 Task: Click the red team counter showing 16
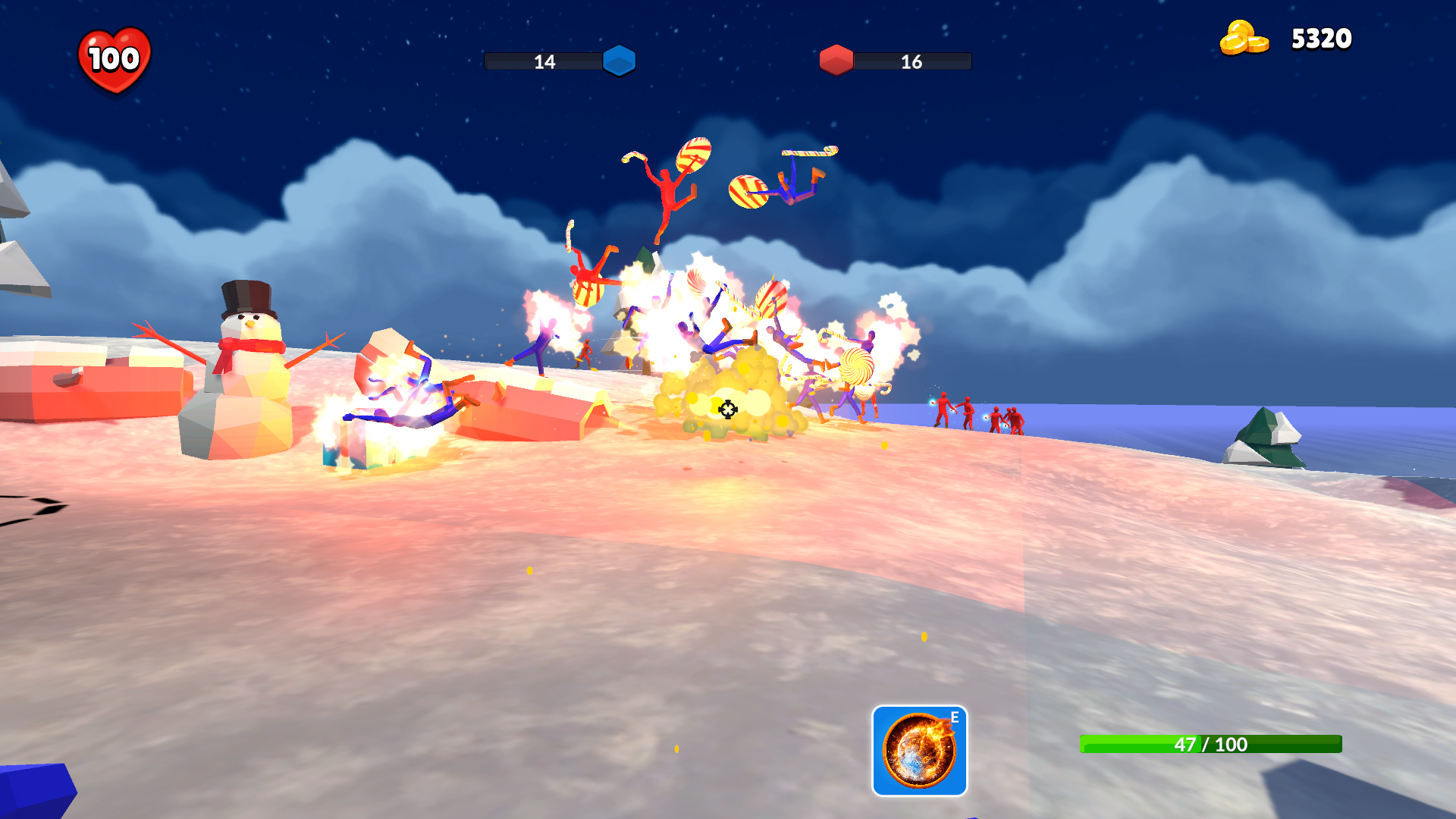click(x=910, y=62)
